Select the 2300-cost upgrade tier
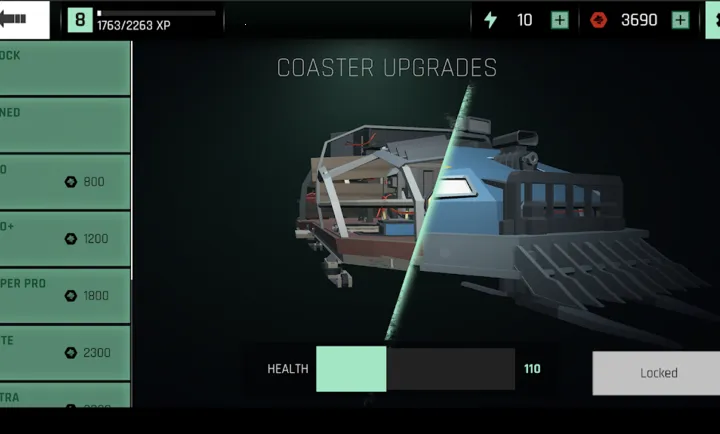 coord(64,353)
